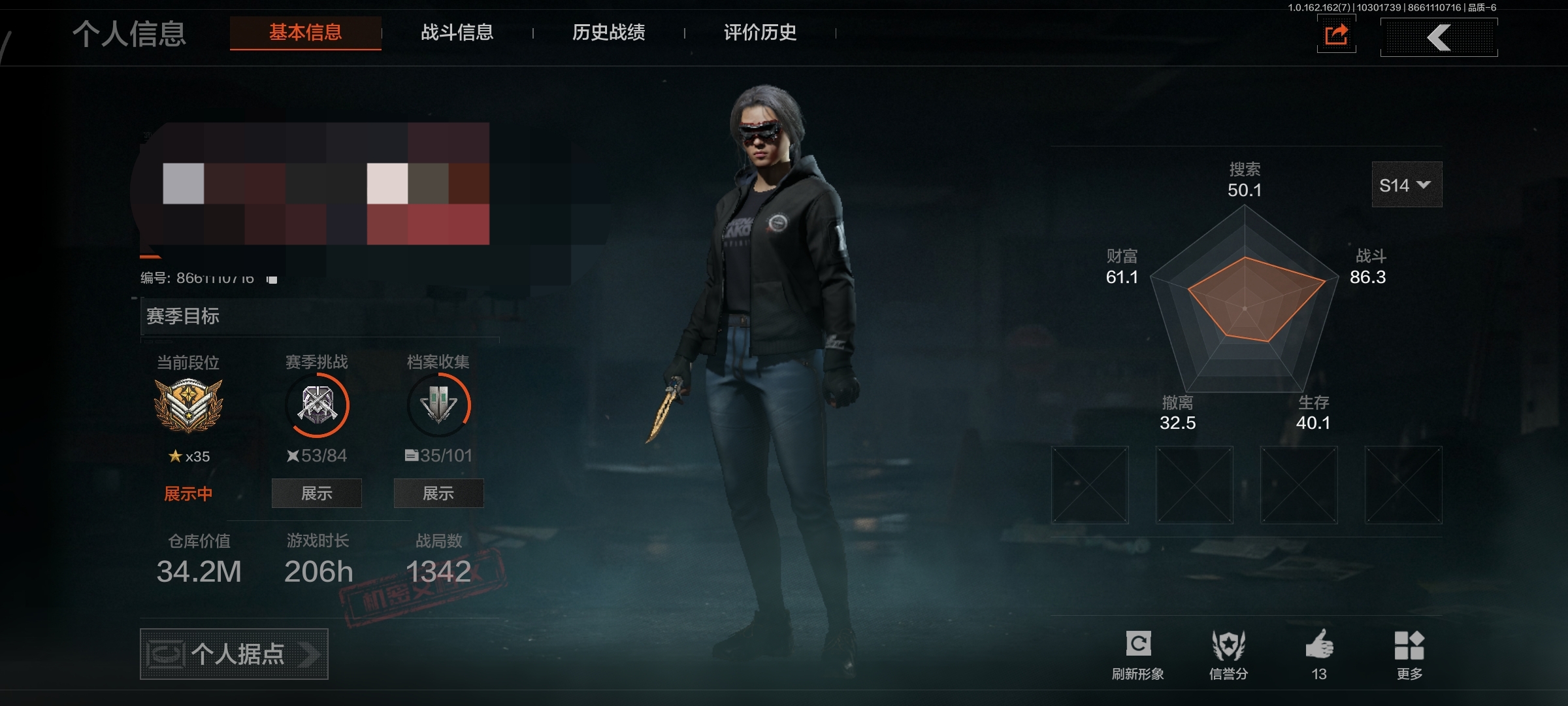
Task: Open the S14 season dropdown
Action: 1406,185
